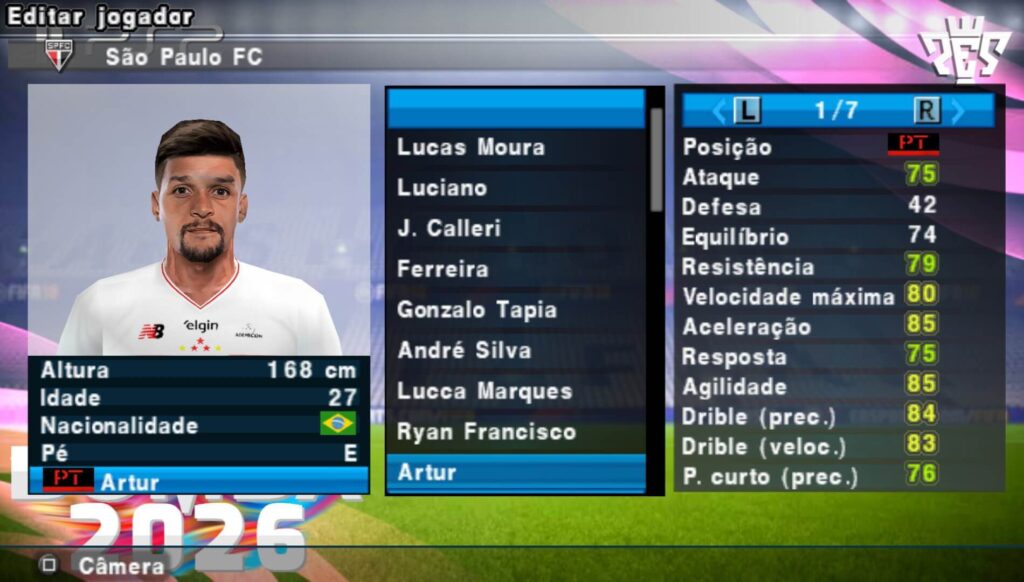1024x582 pixels.
Task: Go to the next stats page arrow
Action: pos(958,110)
